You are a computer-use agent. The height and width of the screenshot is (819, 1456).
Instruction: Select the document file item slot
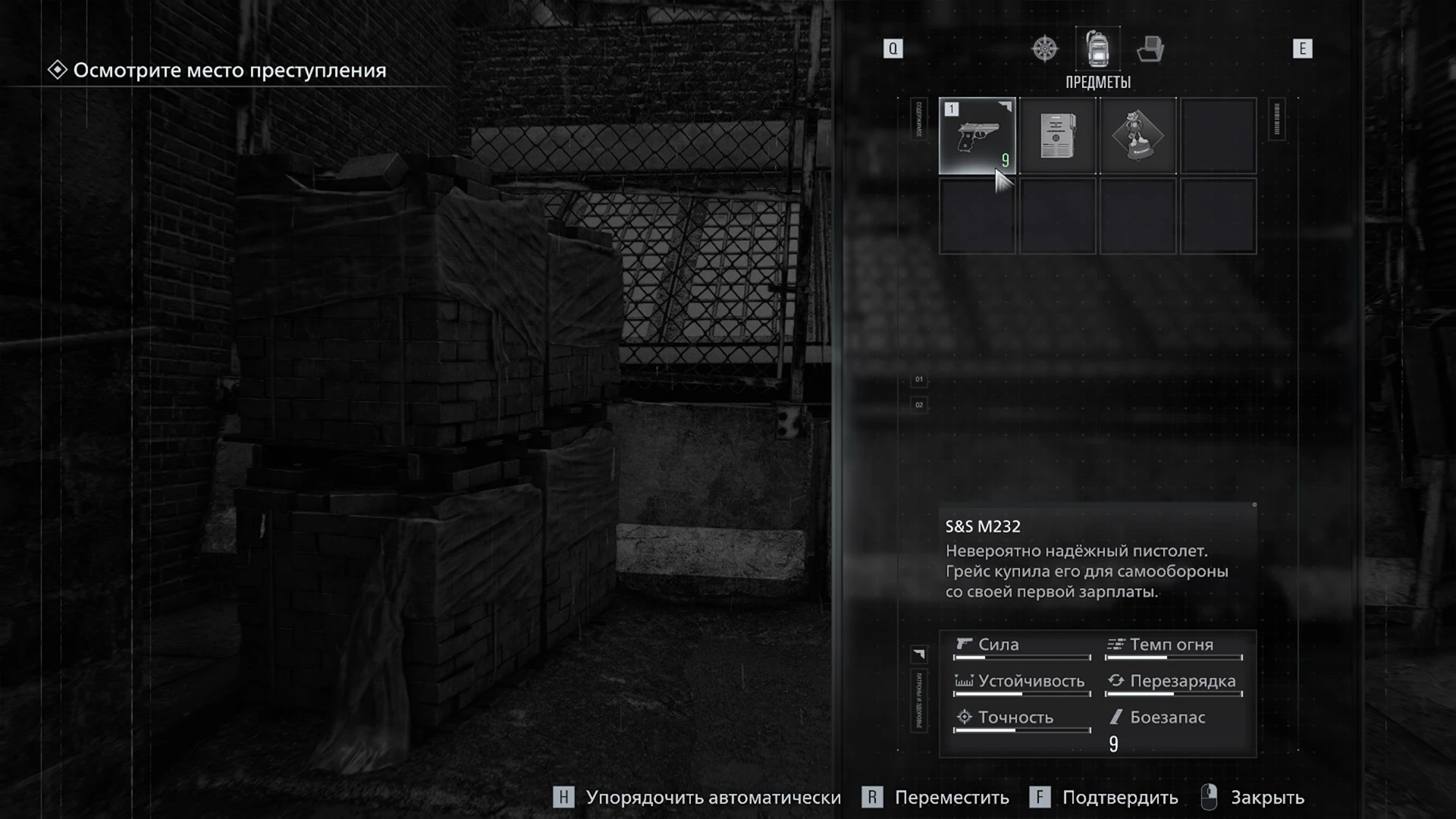(x=1057, y=136)
